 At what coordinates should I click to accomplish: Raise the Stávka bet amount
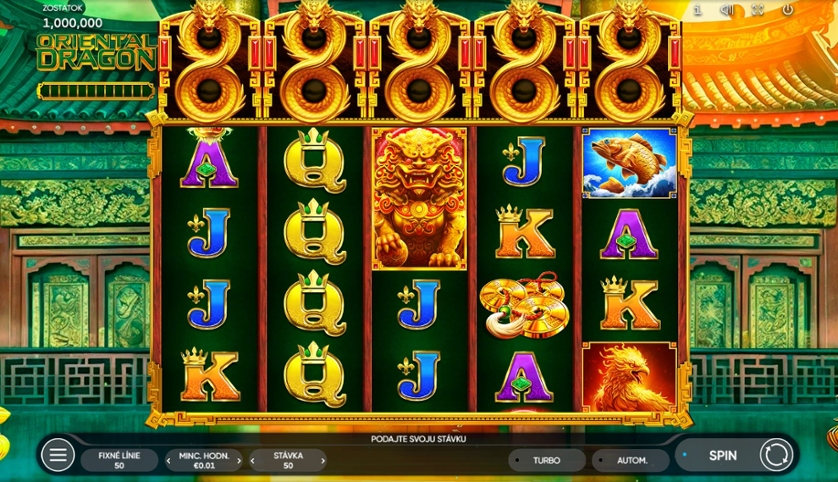(323, 461)
